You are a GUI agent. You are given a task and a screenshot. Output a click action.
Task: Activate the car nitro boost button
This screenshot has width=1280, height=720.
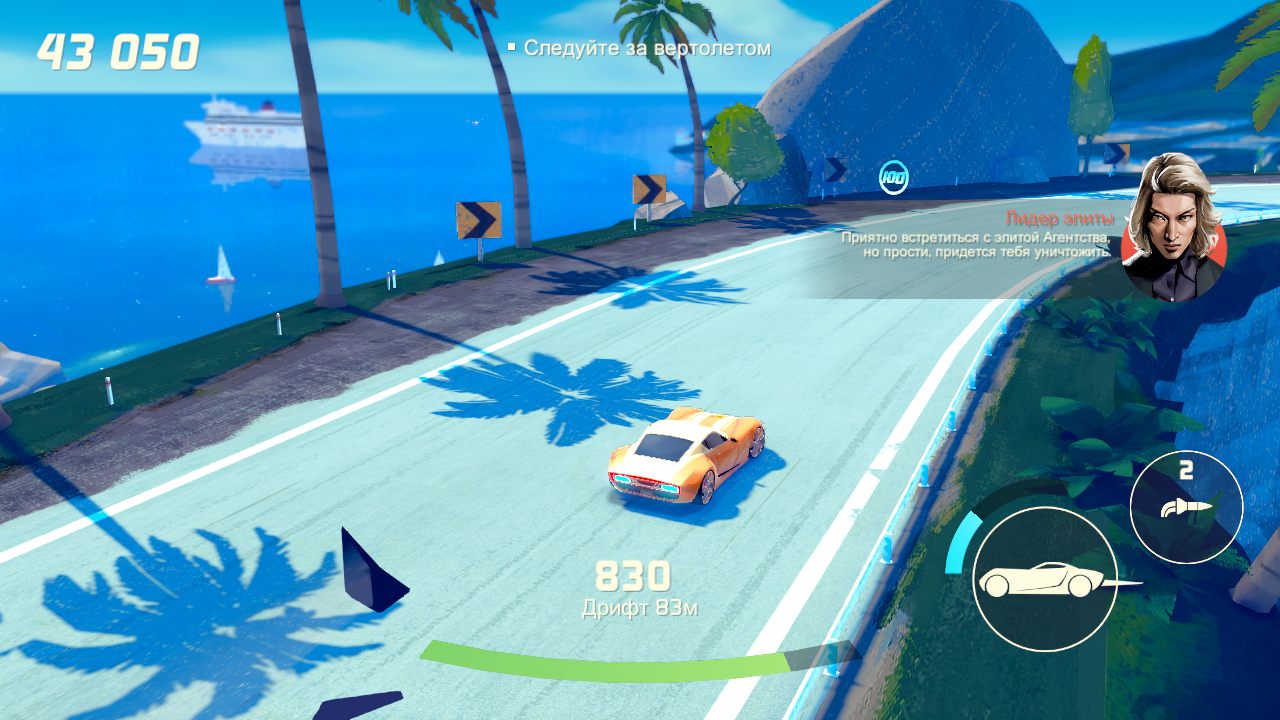tap(1044, 579)
